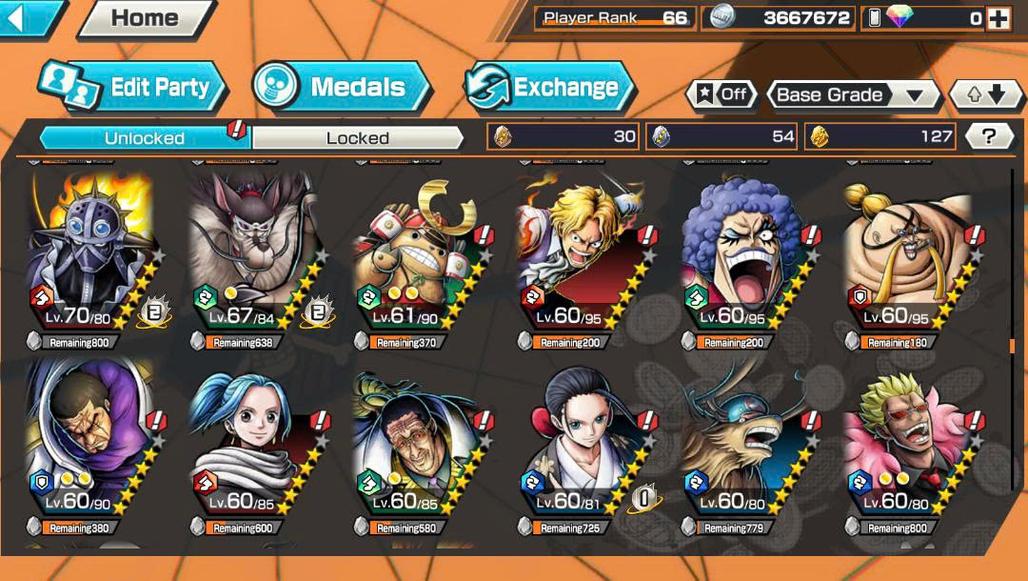Reverse the sort order with the arrows button
The image size is (1028, 581).
click(x=985, y=95)
